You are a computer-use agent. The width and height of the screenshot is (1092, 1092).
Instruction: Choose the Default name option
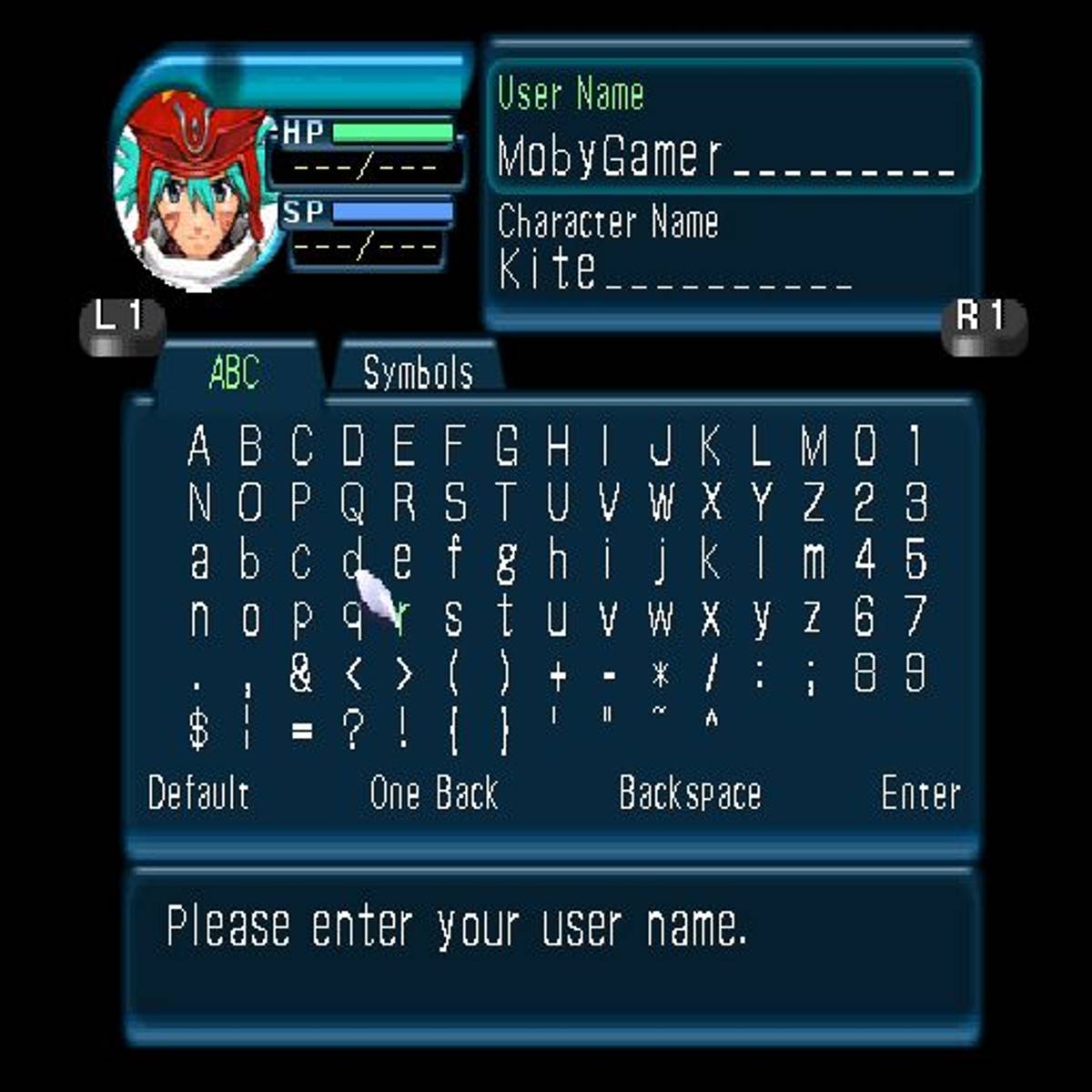tap(198, 794)
